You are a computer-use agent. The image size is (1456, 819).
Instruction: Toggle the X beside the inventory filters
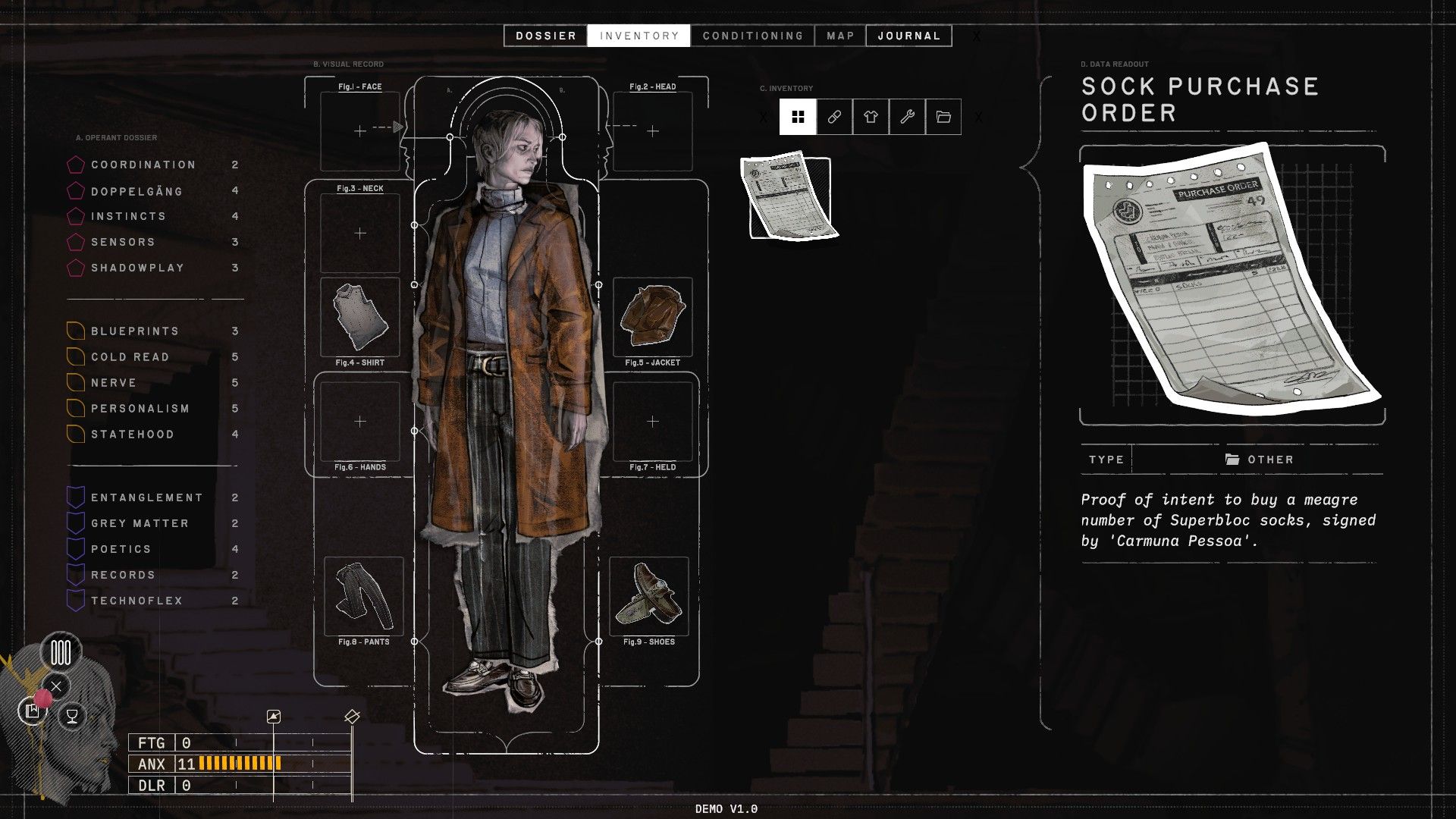tap(764, 117)
